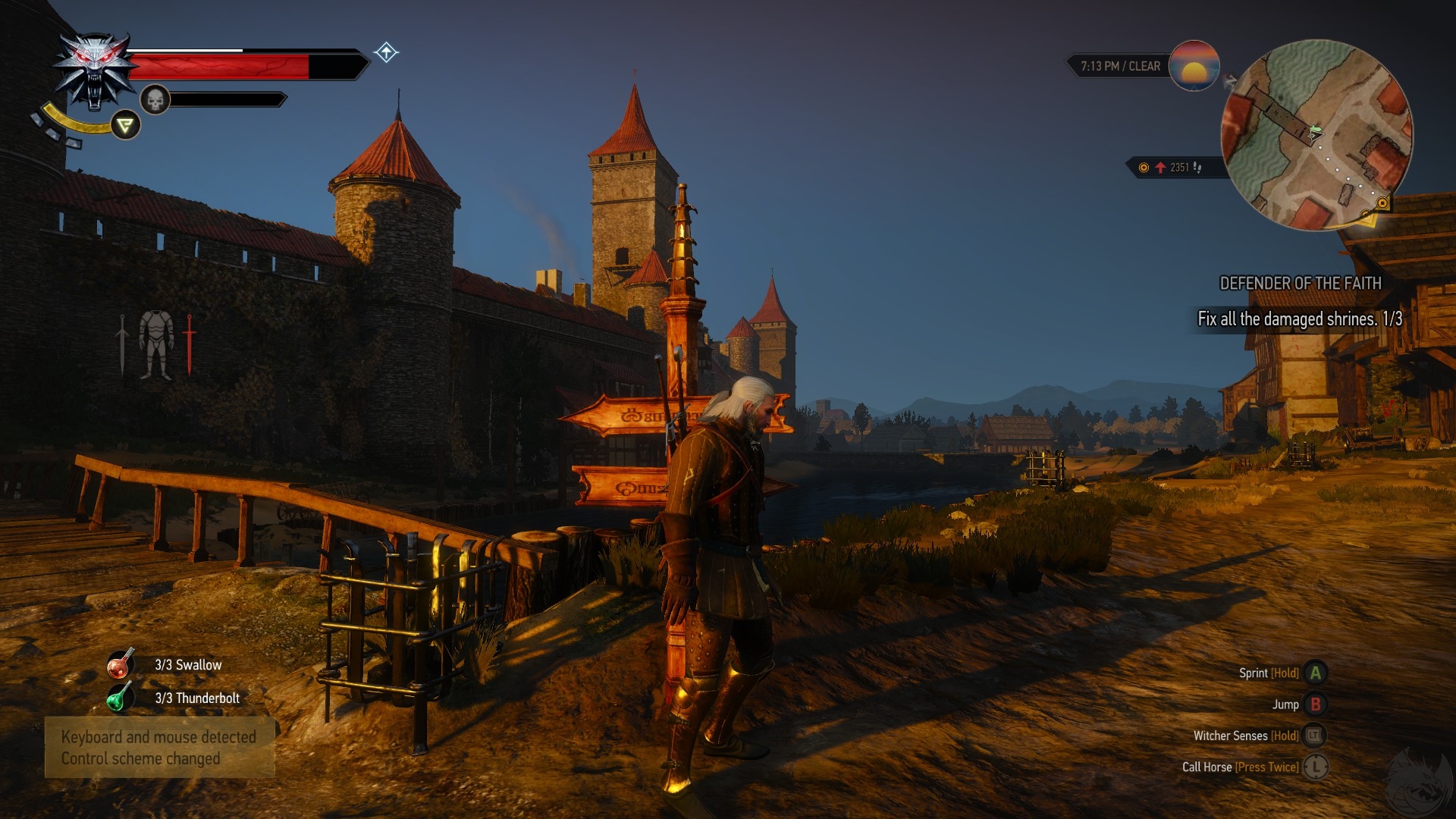Image resolution: width=1456 pixels, height=819 pixels.
Task: Select the Swallow potion slot
Action: click(121, 664)
